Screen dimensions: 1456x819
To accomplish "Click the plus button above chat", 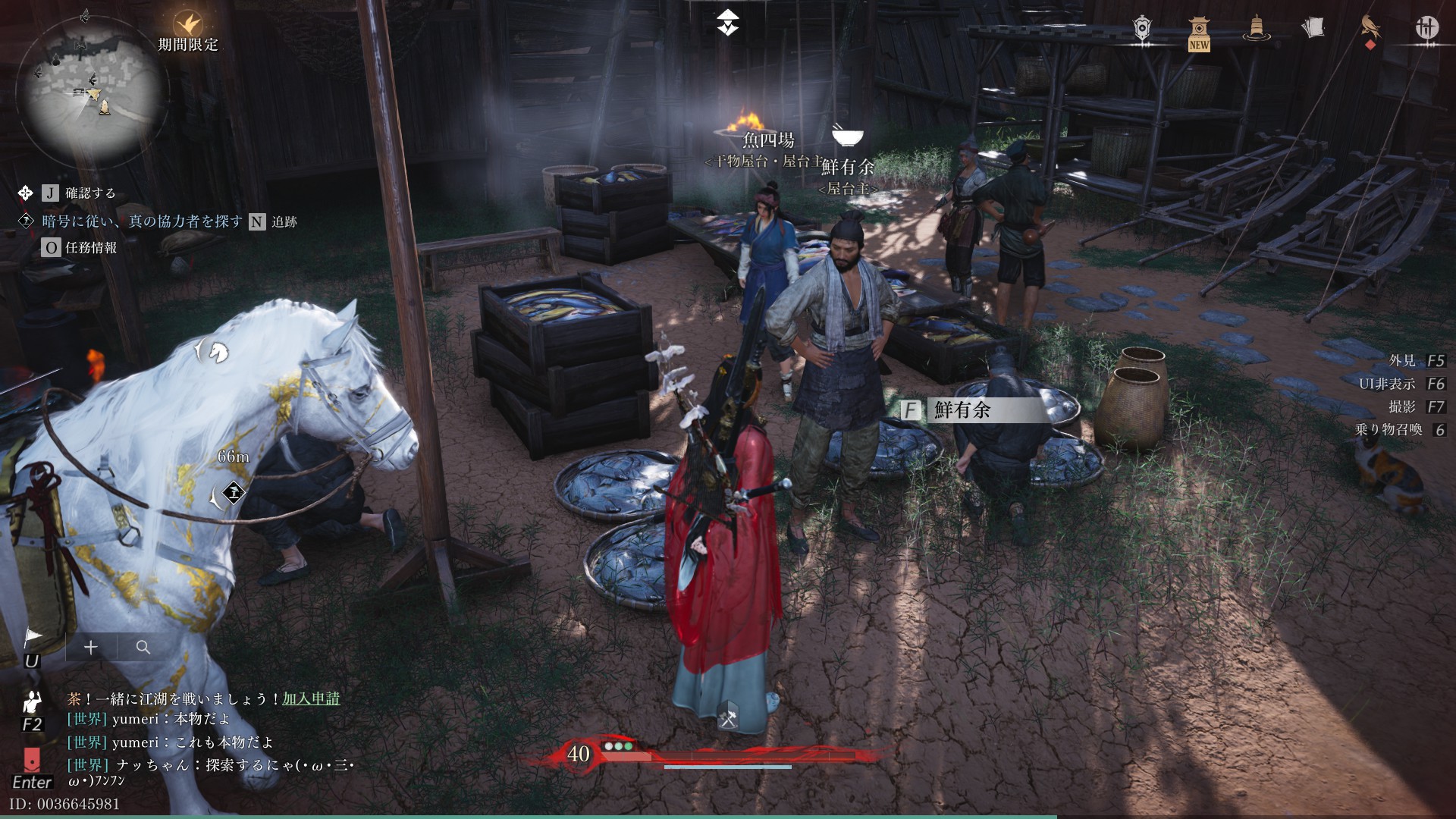I will (x=91, y=647).
